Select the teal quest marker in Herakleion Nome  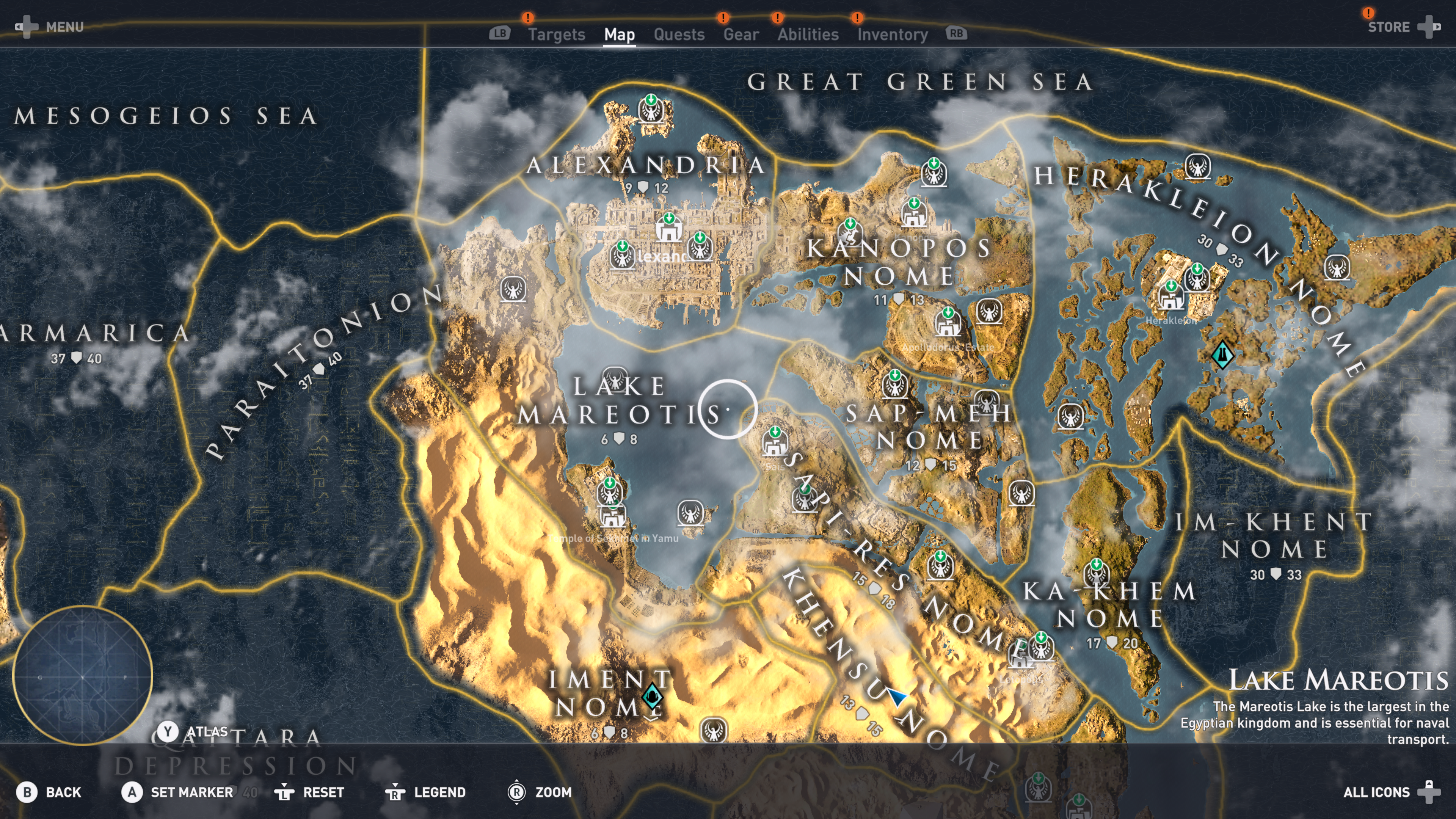coord(1222,355)
